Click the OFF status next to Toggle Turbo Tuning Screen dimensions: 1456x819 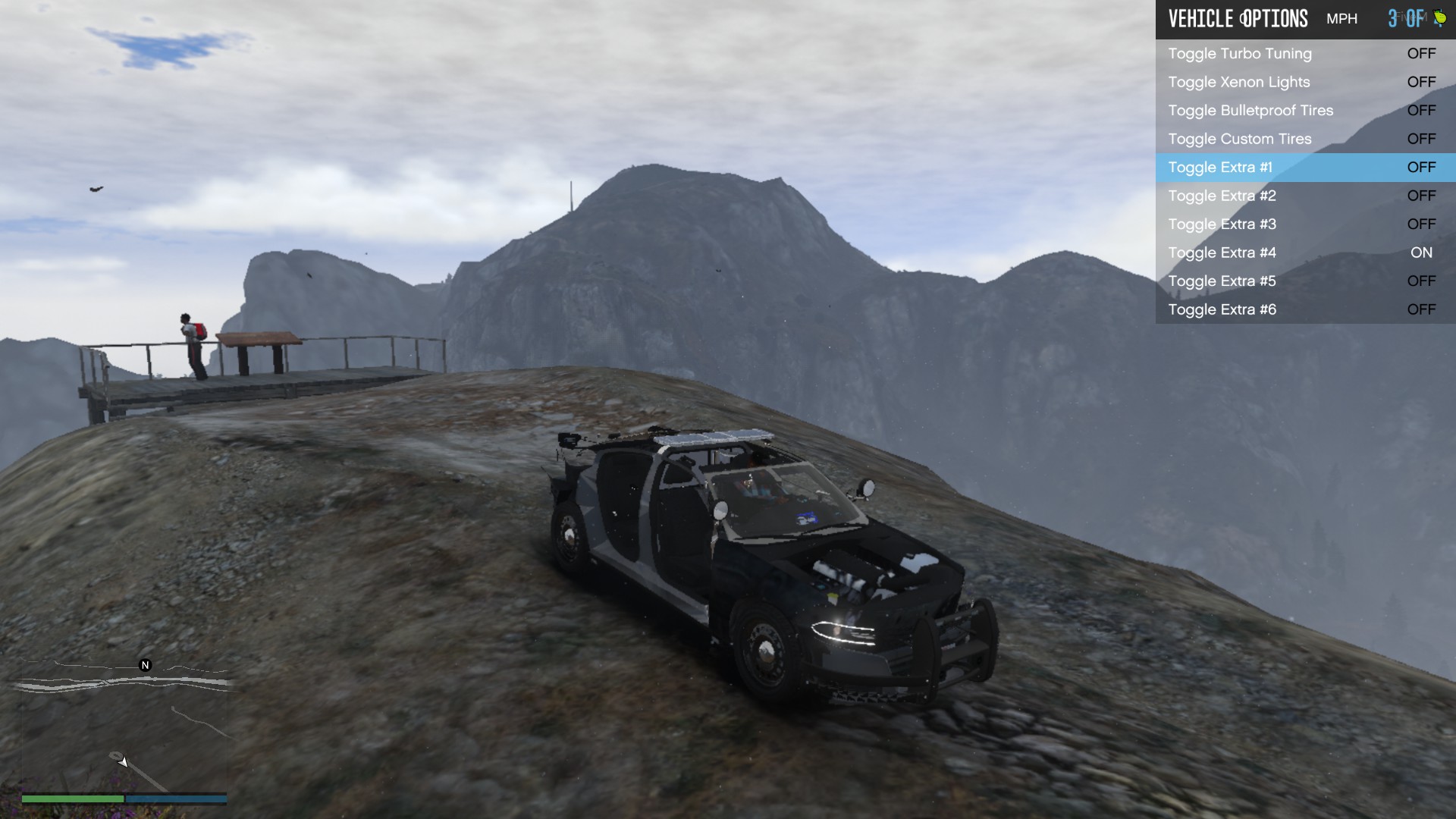click(1421, 53)
